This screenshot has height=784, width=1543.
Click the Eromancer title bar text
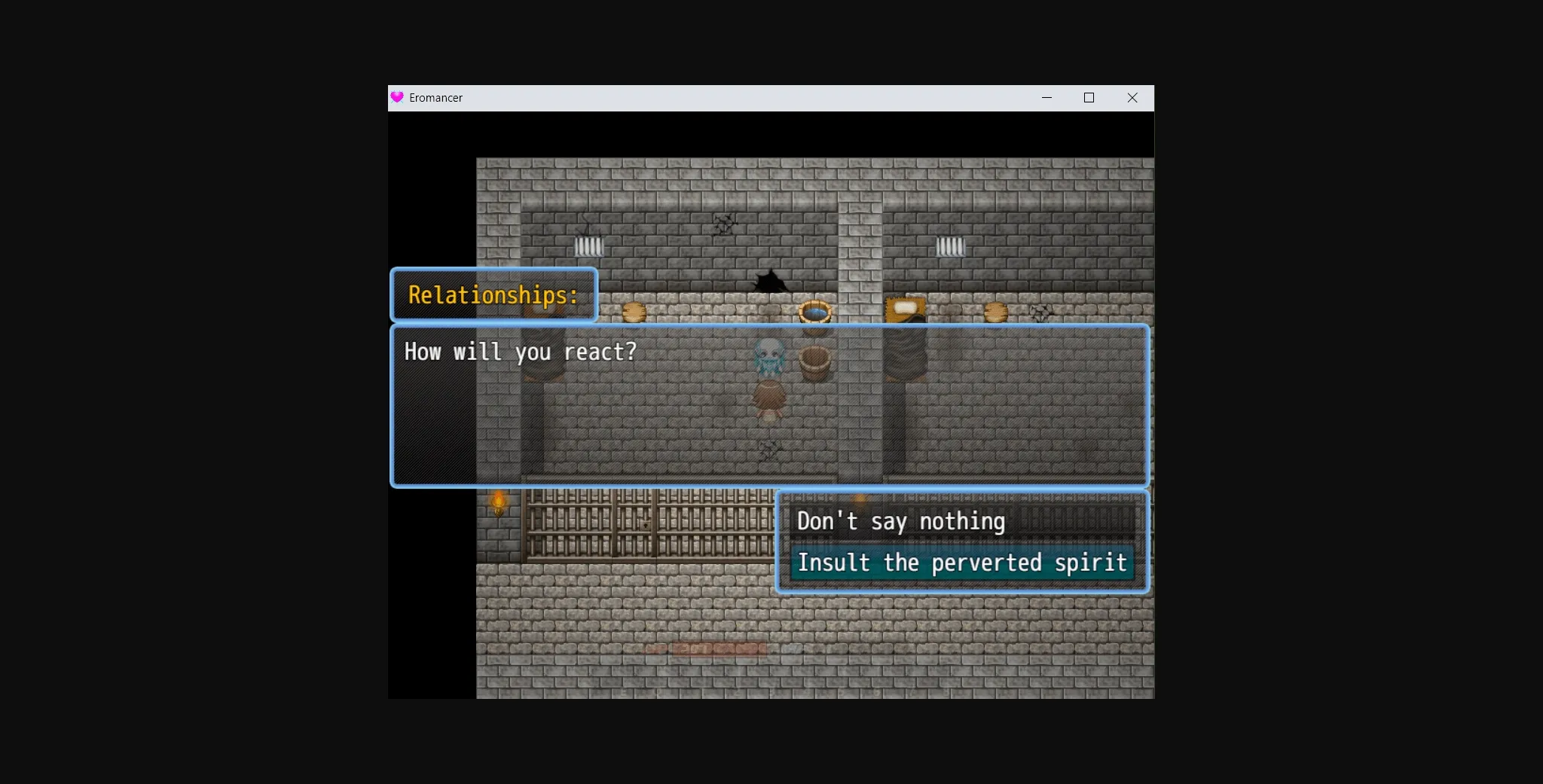coord(436,97)
